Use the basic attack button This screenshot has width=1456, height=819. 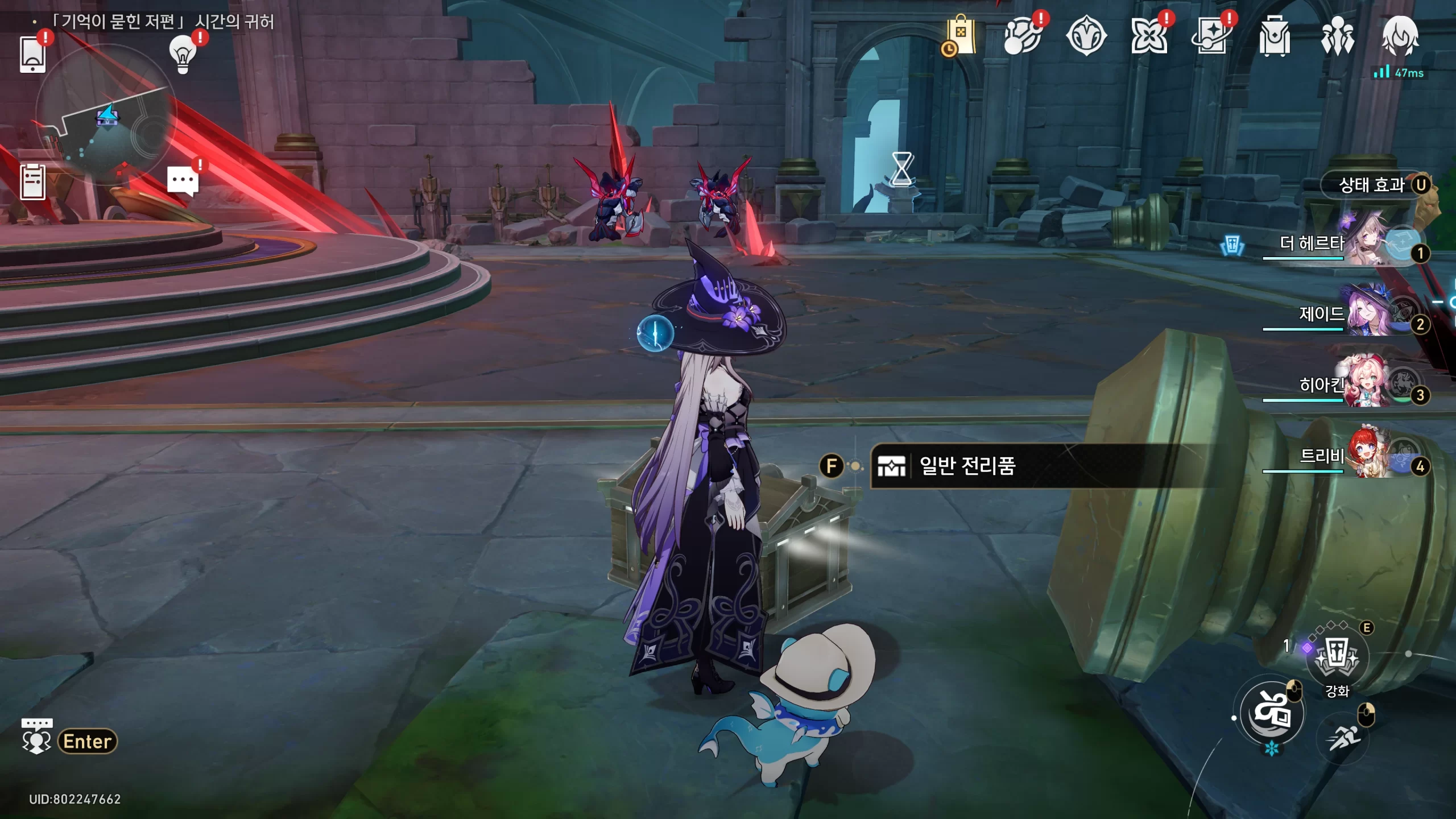1272,713
